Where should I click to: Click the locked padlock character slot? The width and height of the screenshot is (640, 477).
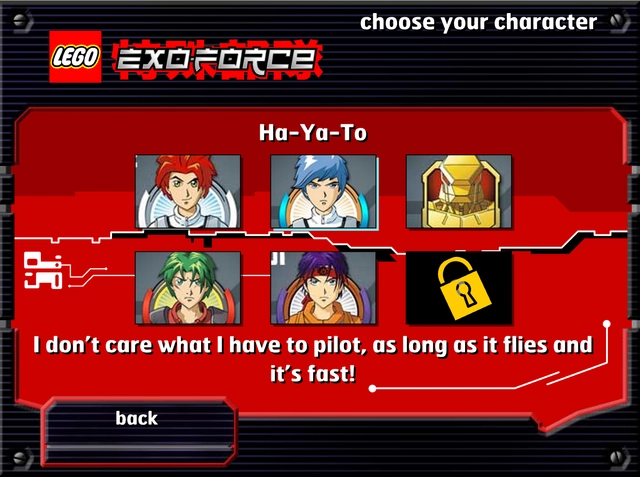pyautogui.click(x=458, y=287)
